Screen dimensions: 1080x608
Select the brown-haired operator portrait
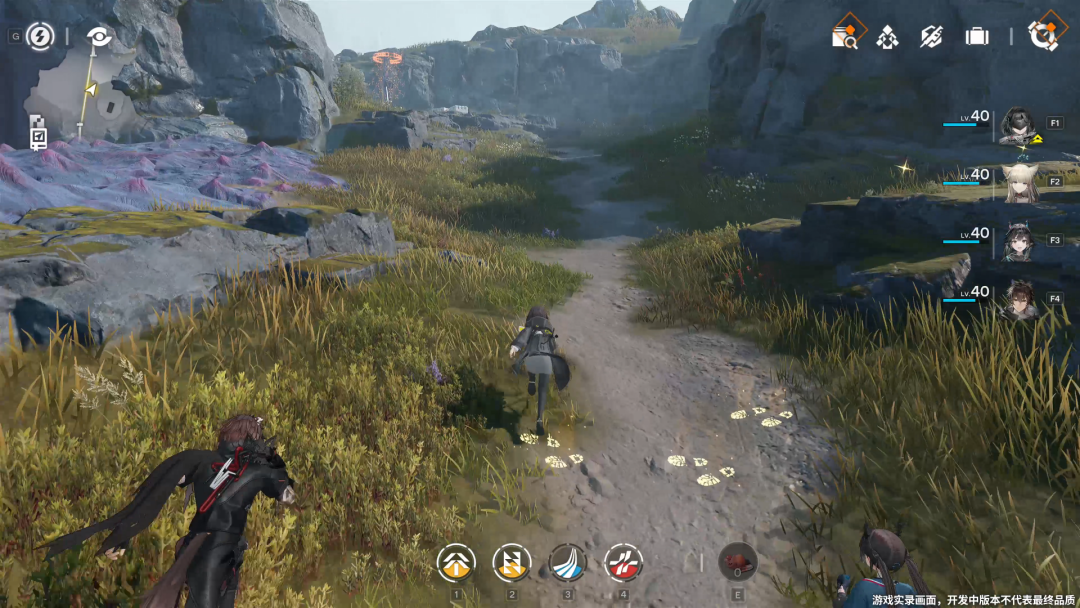pos(1019,299)
